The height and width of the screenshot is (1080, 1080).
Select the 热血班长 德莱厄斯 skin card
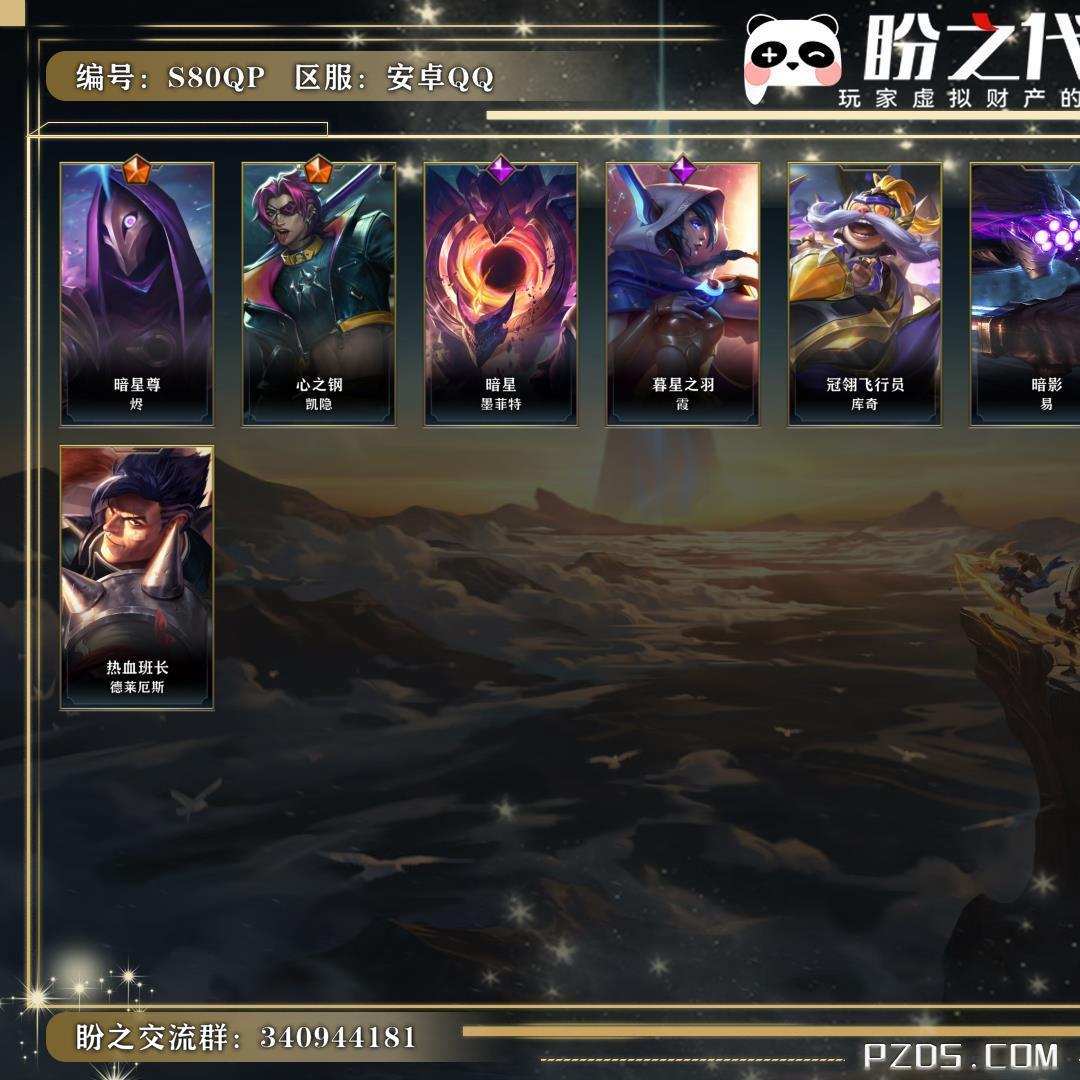click(x=137, y=578)
